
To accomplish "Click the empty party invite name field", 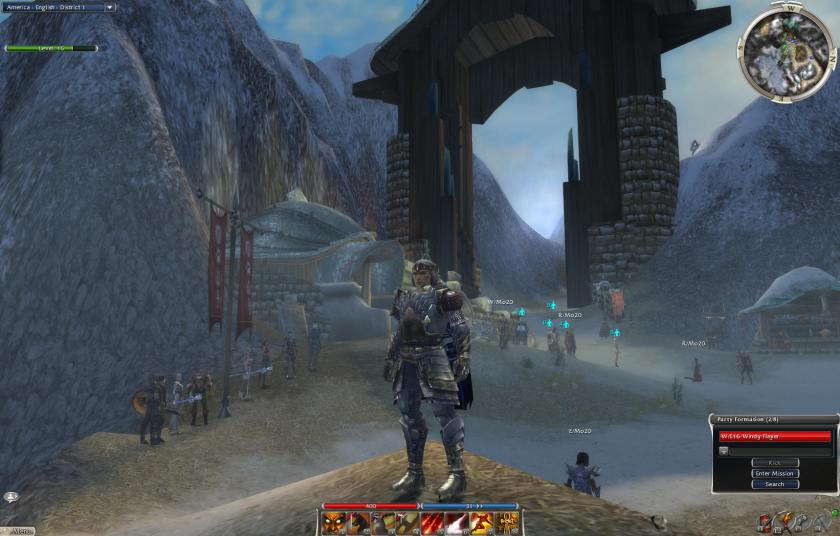I will 780,450.
